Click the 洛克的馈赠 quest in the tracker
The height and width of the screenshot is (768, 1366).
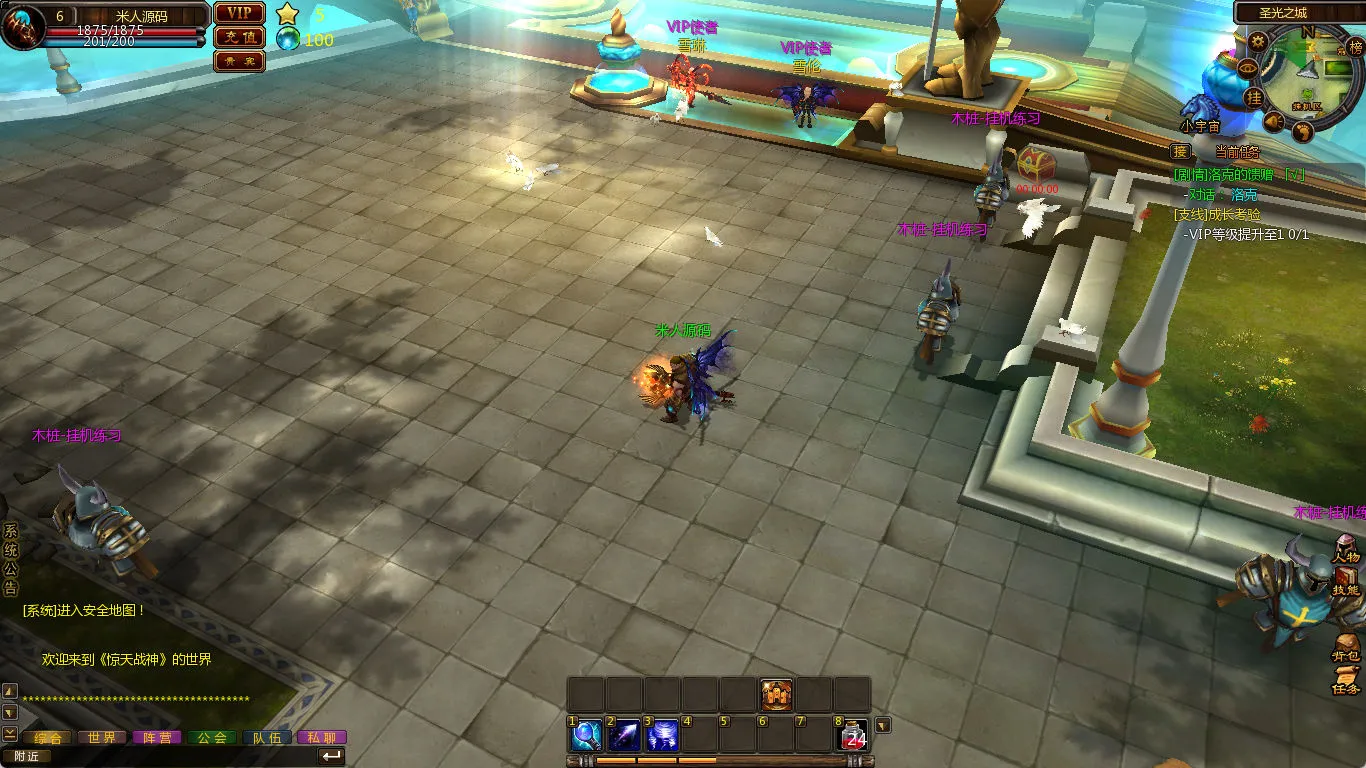(1240, 174)
